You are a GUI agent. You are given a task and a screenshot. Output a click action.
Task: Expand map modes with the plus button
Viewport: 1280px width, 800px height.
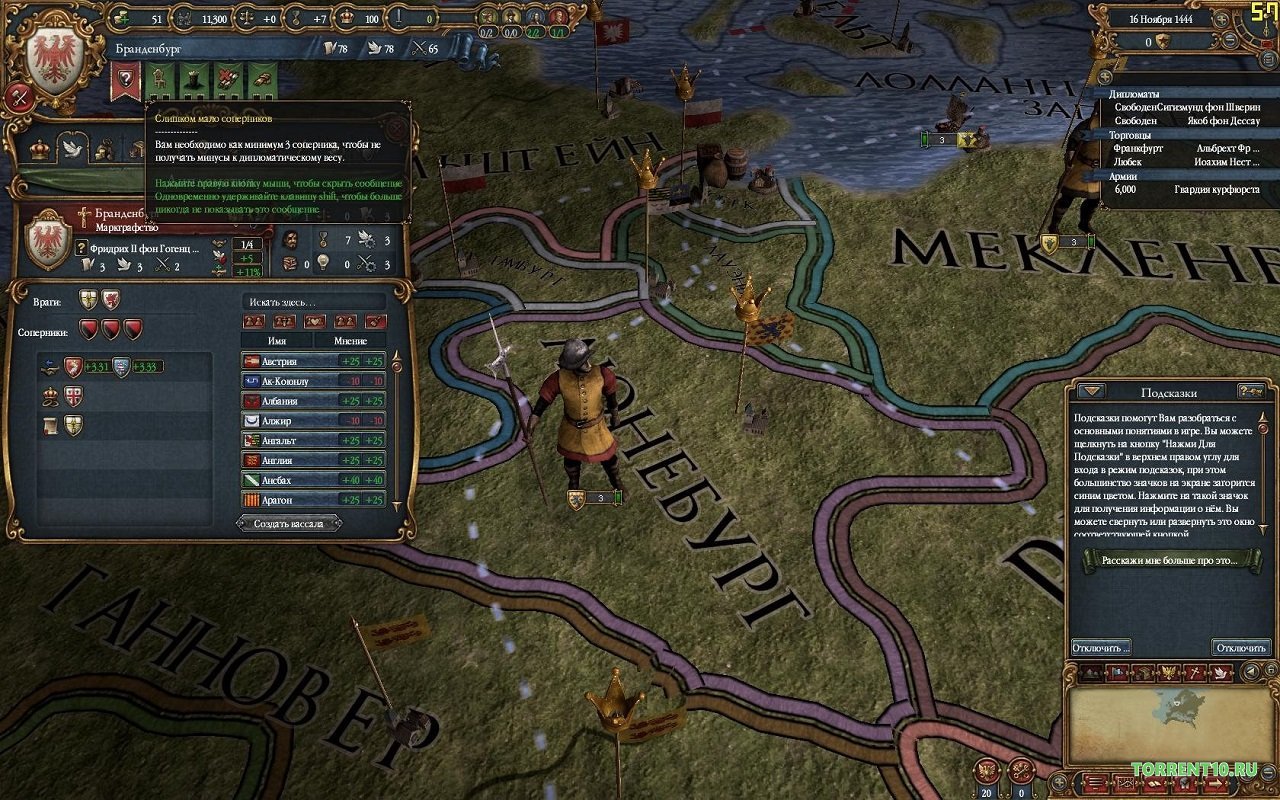(x=1059, y=782)
